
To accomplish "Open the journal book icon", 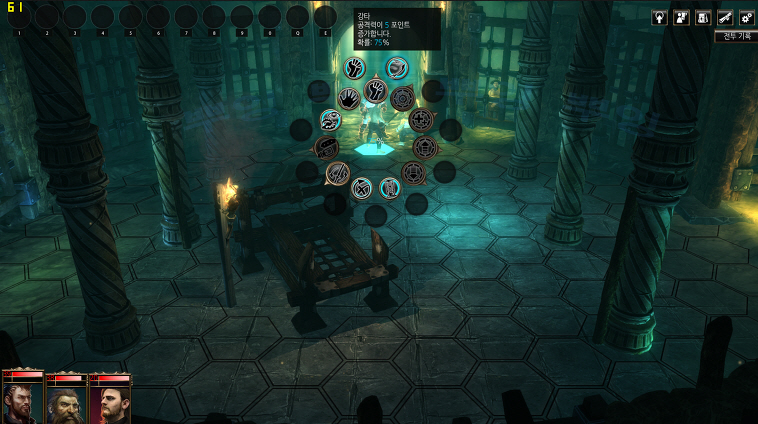I will [x=703, y=17].
